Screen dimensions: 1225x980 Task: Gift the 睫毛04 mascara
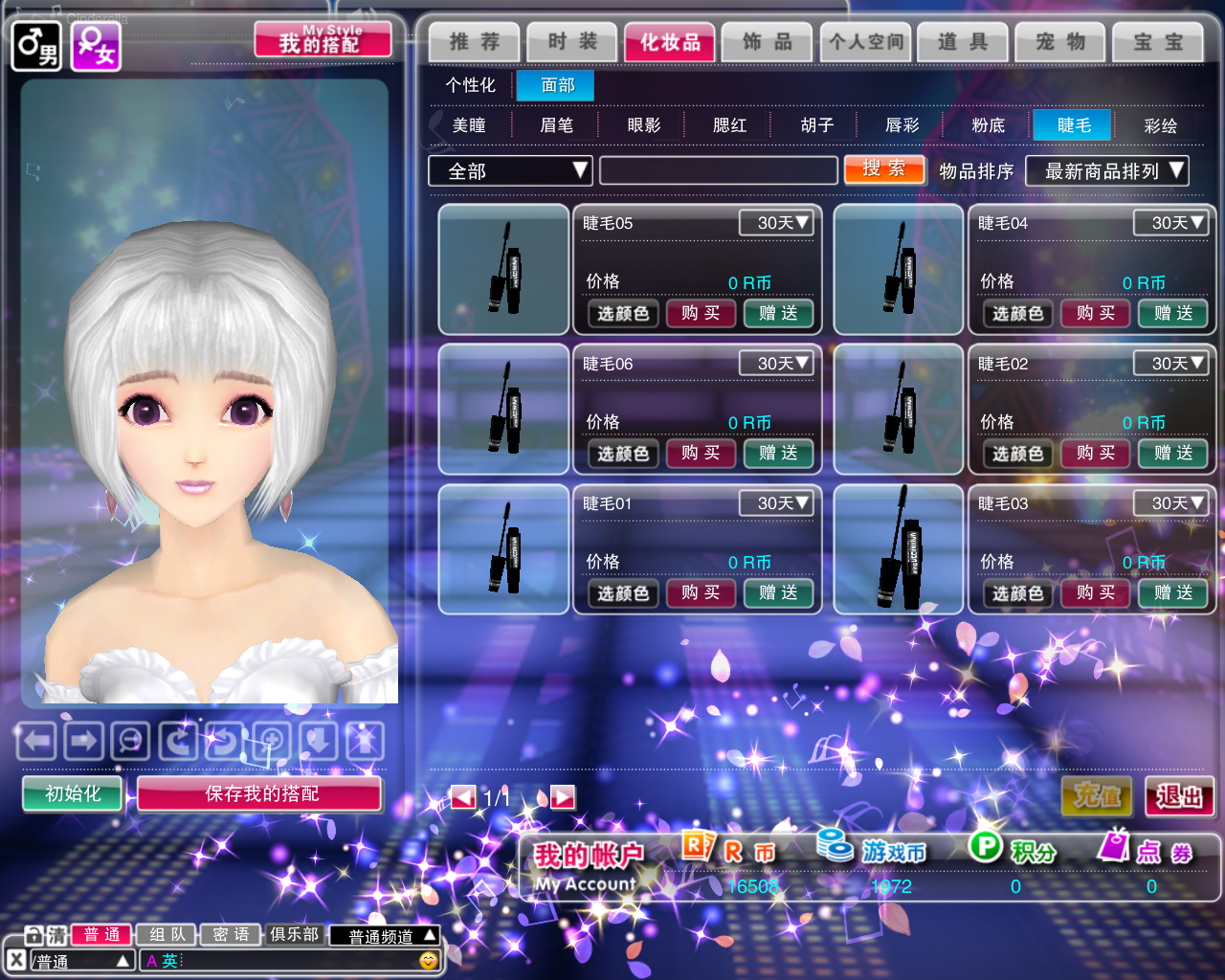(x=1172, y=313)
